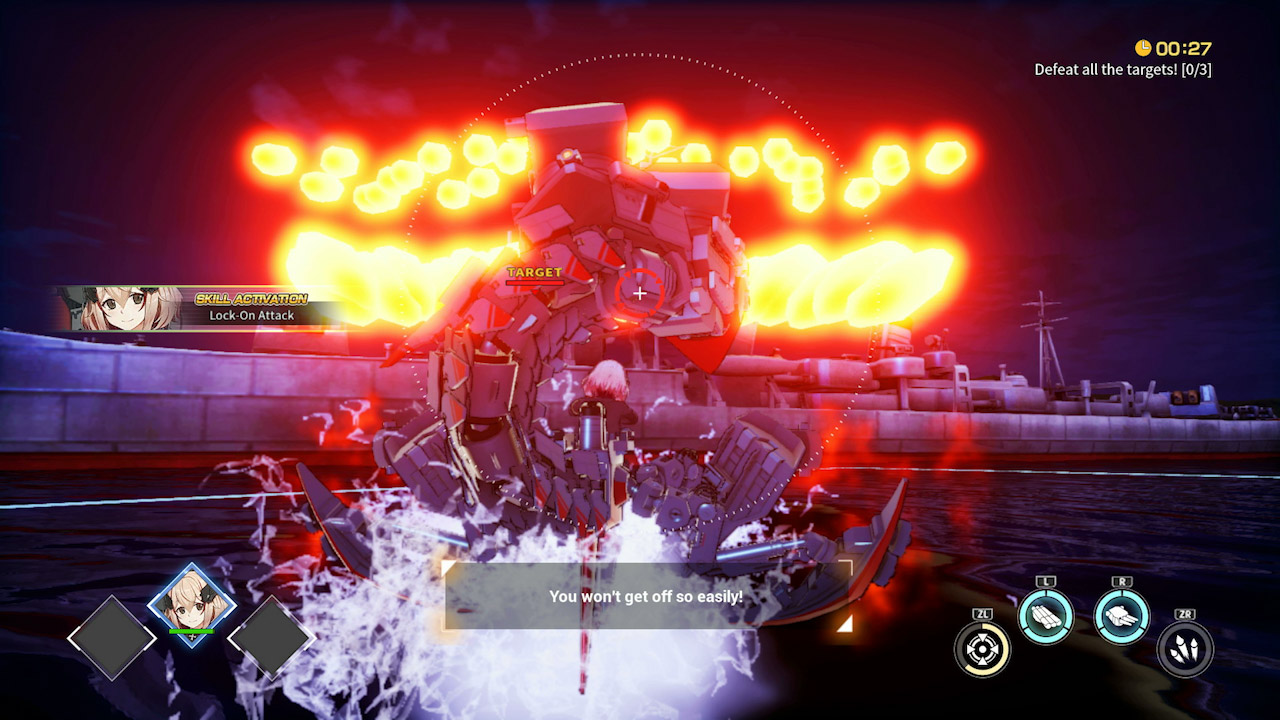This screenshot has width=1280, height=720.
Task: Click the TARGET marker above the boss
Action: [x=536, y=271]
